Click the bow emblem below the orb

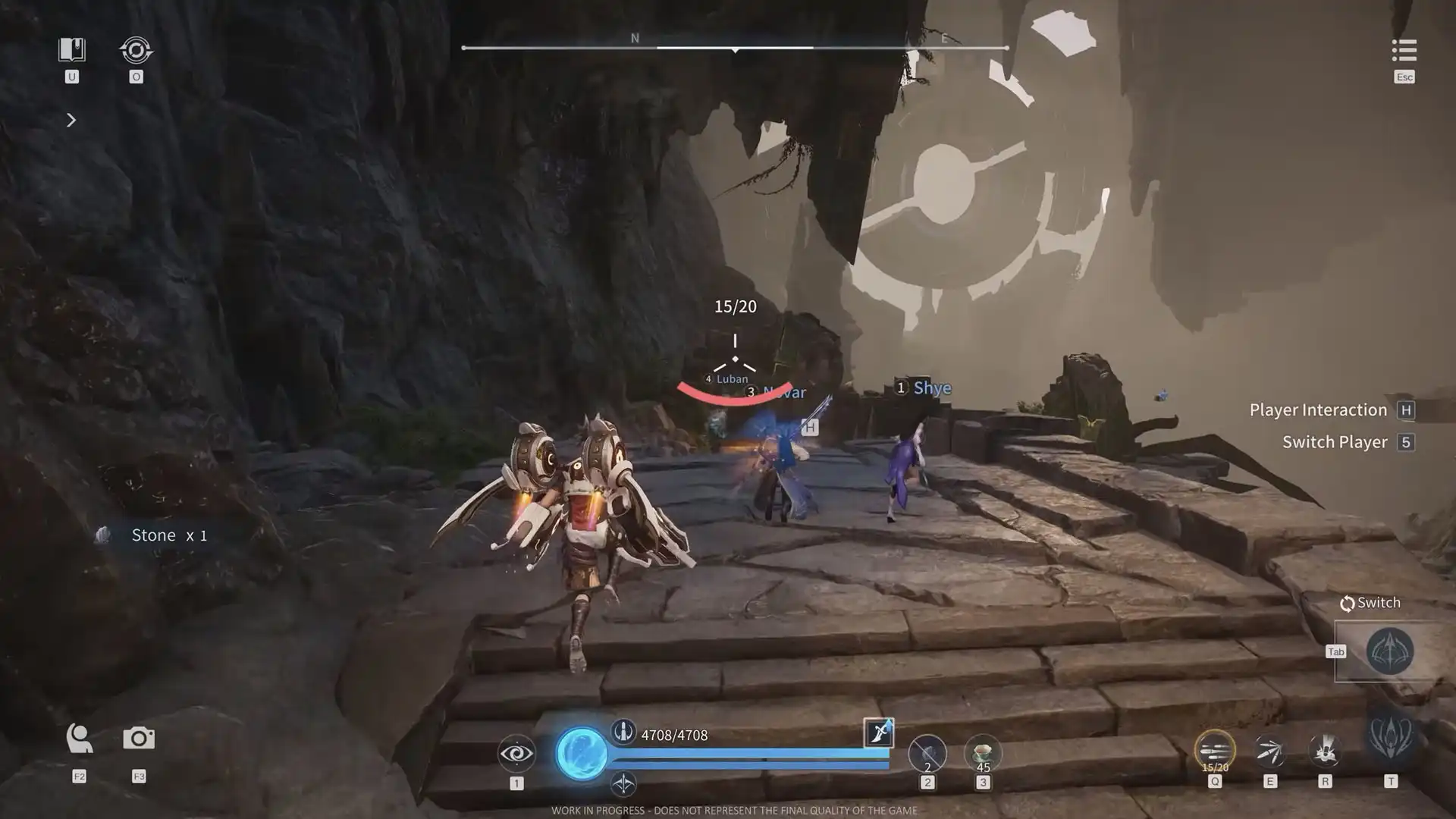pyautogui.click(x=623, y=783)
